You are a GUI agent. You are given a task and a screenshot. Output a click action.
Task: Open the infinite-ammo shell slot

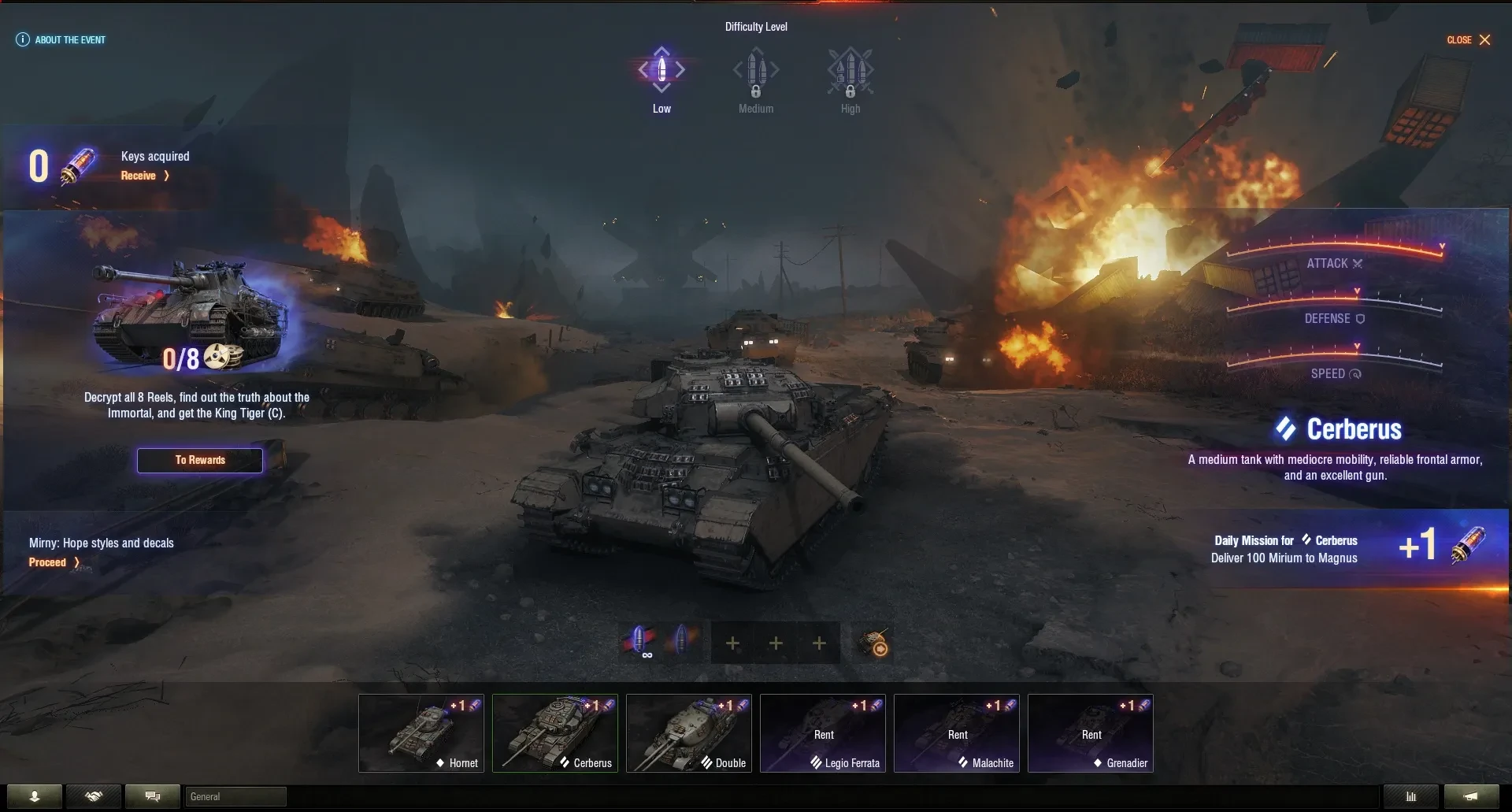pyautogui.click(x=641, y=643)
